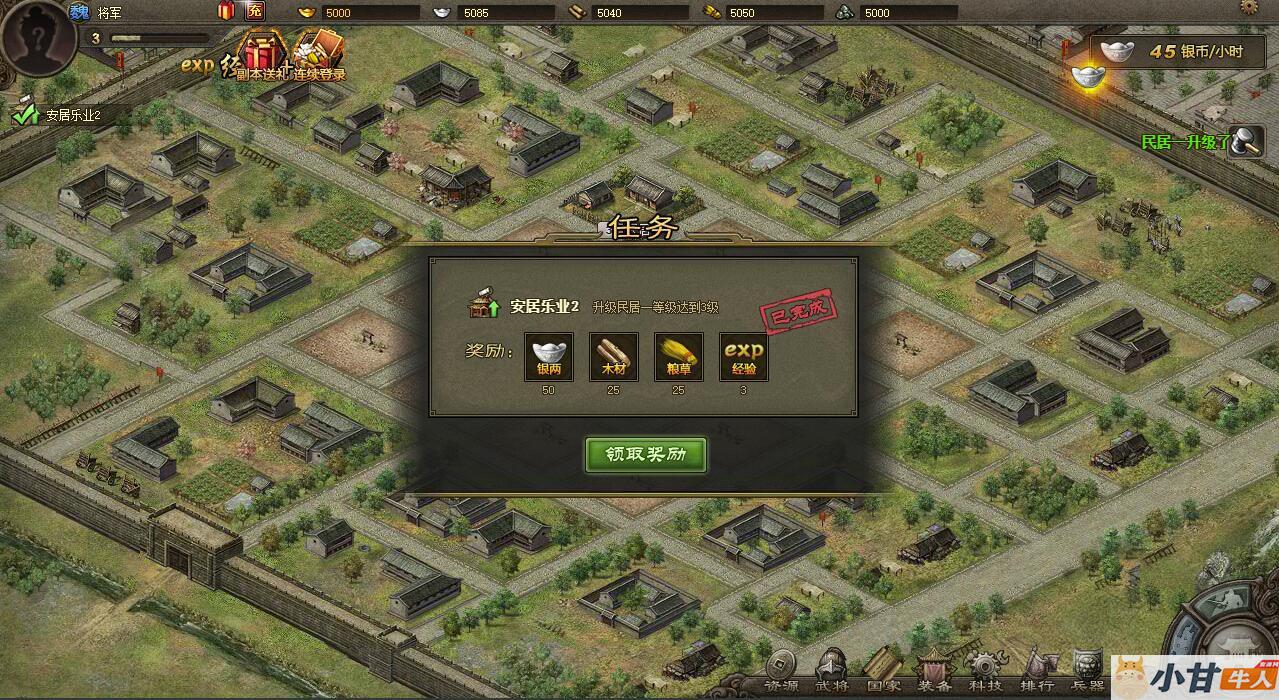Open the 兵器 weapons menu
The height and width of the screenshot is (700, 1279).
point(1087,671)
